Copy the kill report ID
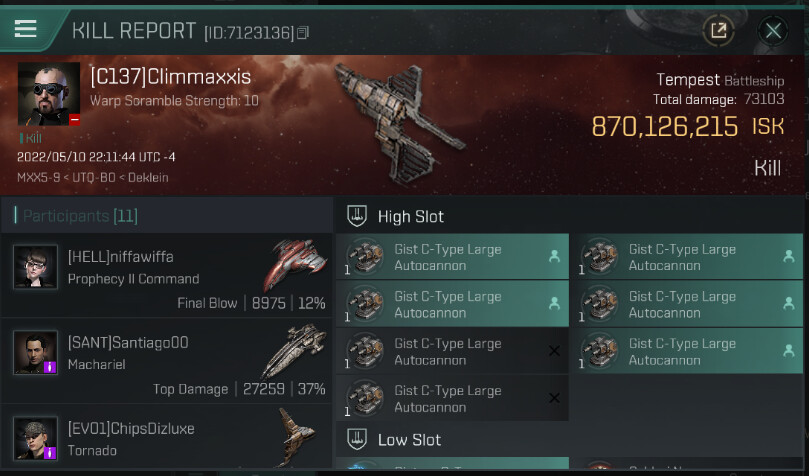This screenshot has height=476, width=809. pyautogui.click(x=304, y=33)
